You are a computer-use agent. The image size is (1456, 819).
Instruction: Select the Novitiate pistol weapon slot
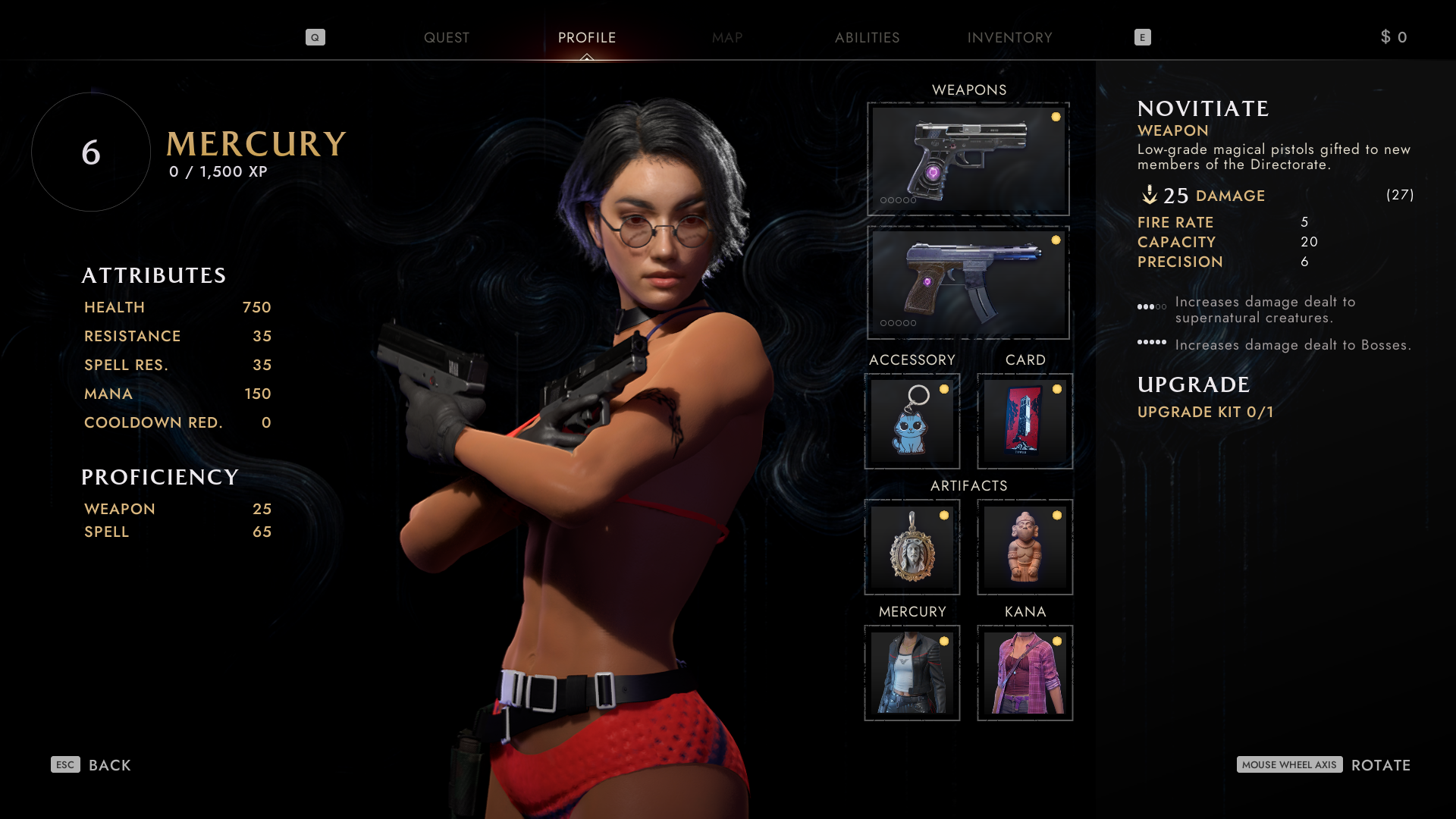coord(968,159)
